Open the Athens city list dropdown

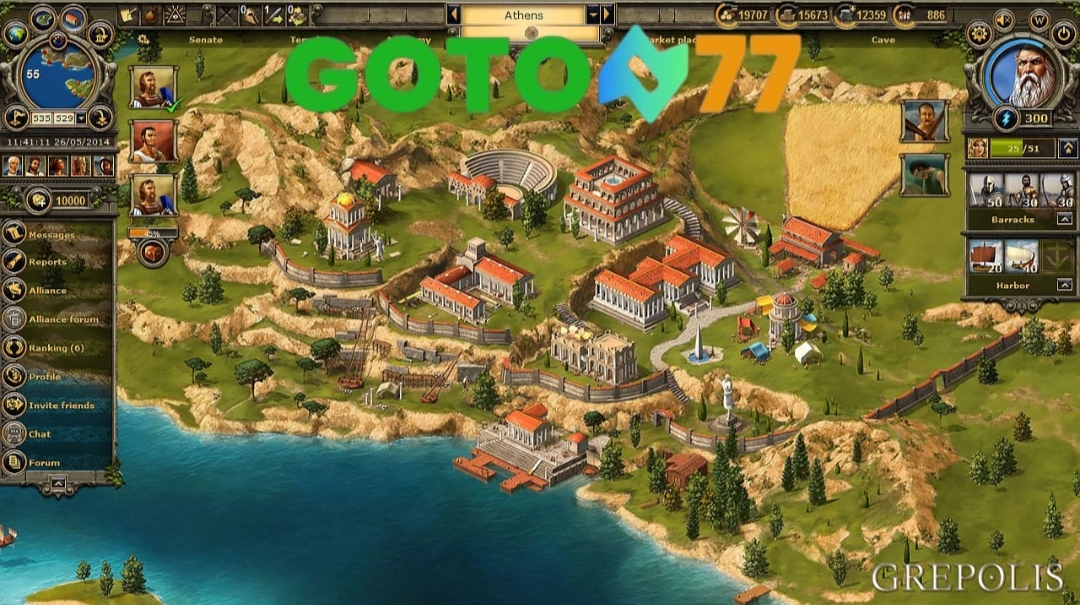tap(592, 15)
